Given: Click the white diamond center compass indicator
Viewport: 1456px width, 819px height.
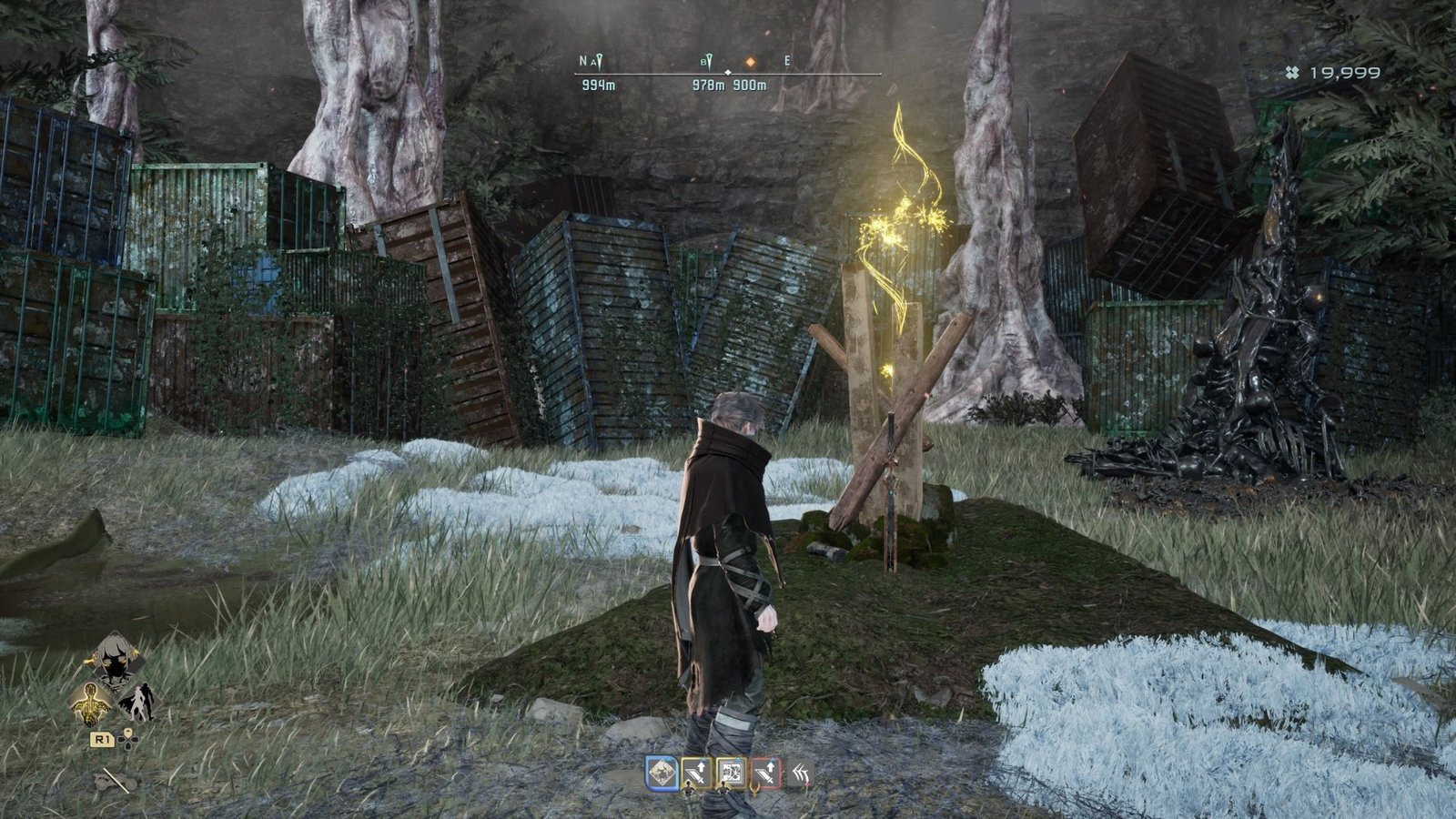Looking at the screenshot, I should tap(728, 72).
